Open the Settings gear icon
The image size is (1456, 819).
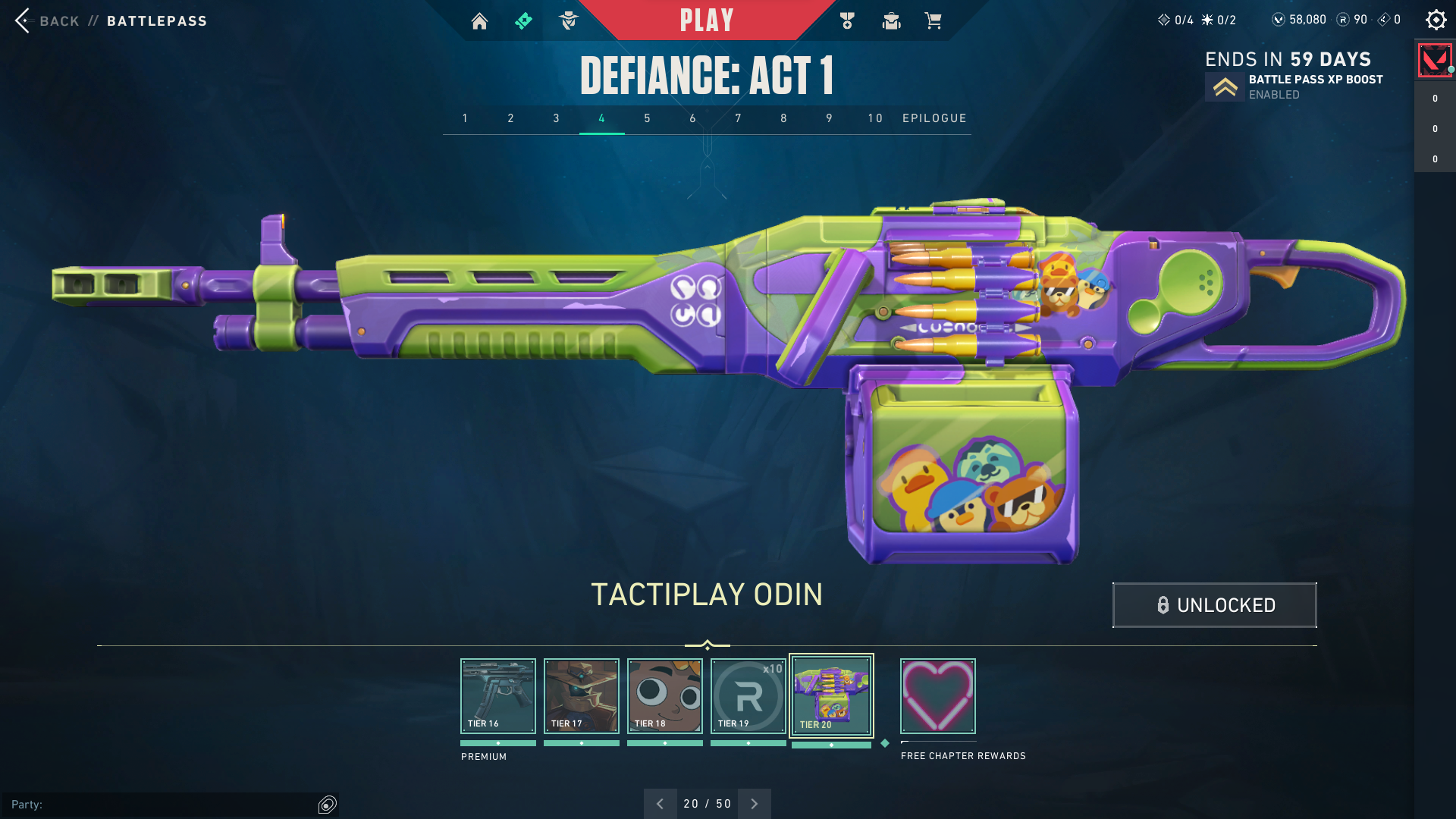[x=1436, y=20]
